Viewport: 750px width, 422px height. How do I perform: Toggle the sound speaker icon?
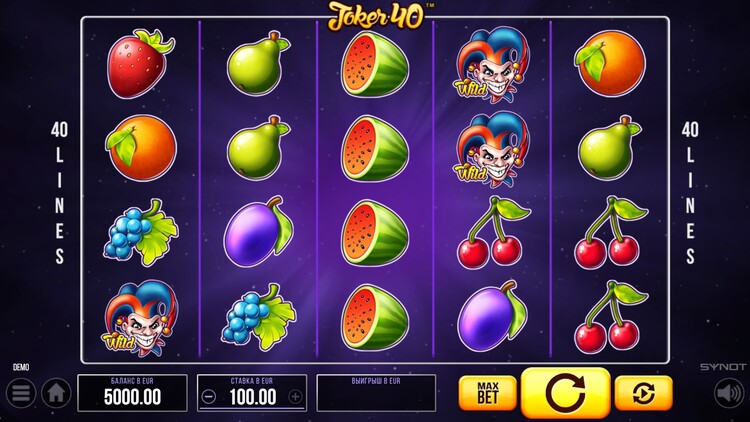tap(728, 393)
